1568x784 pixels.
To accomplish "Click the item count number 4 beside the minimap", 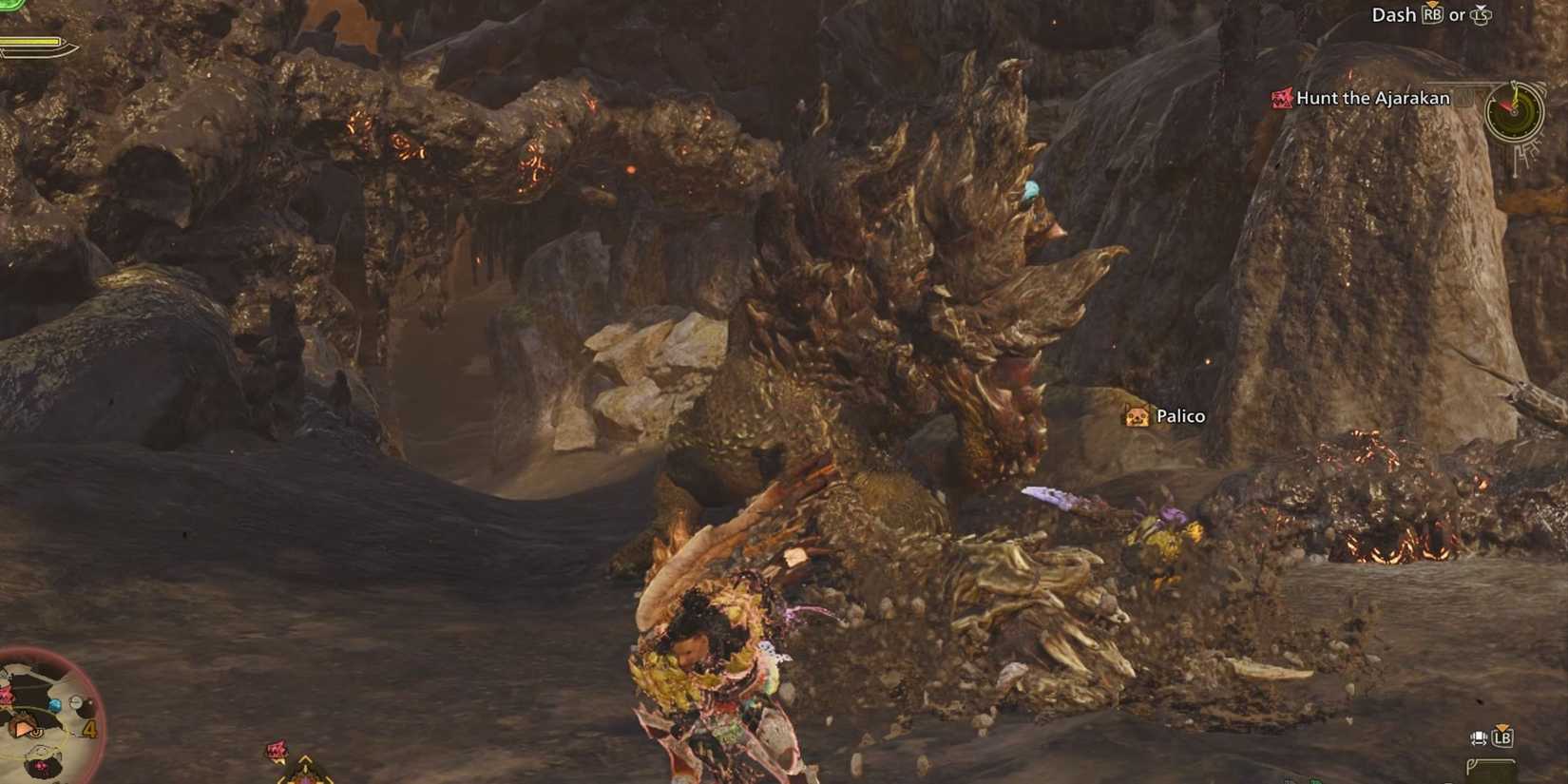I will click(x=91, y=727).
